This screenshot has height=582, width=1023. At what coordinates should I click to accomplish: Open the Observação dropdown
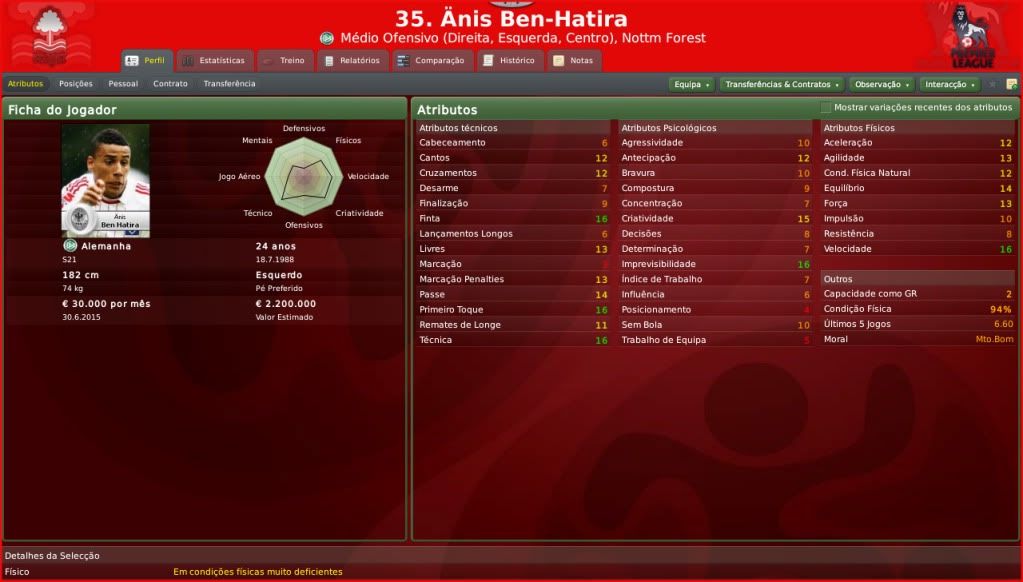coord(881,85)
